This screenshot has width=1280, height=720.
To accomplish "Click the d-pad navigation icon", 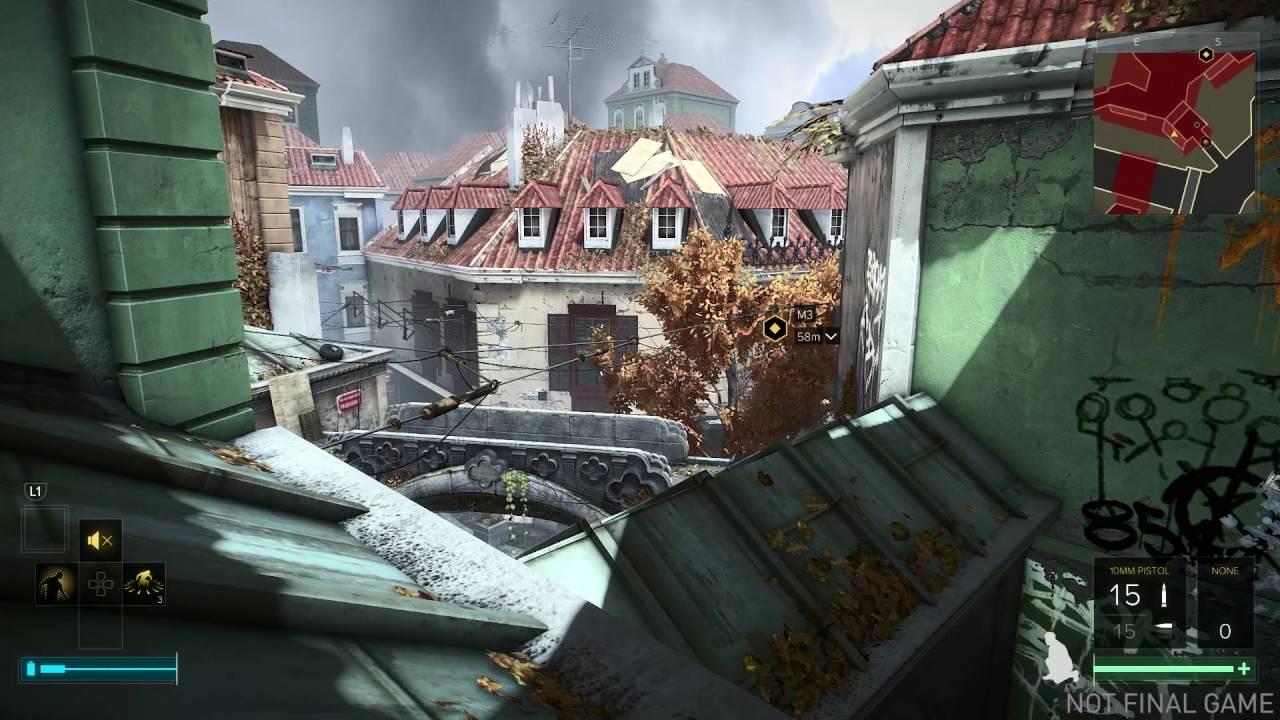I will click(x=99, y=583).
